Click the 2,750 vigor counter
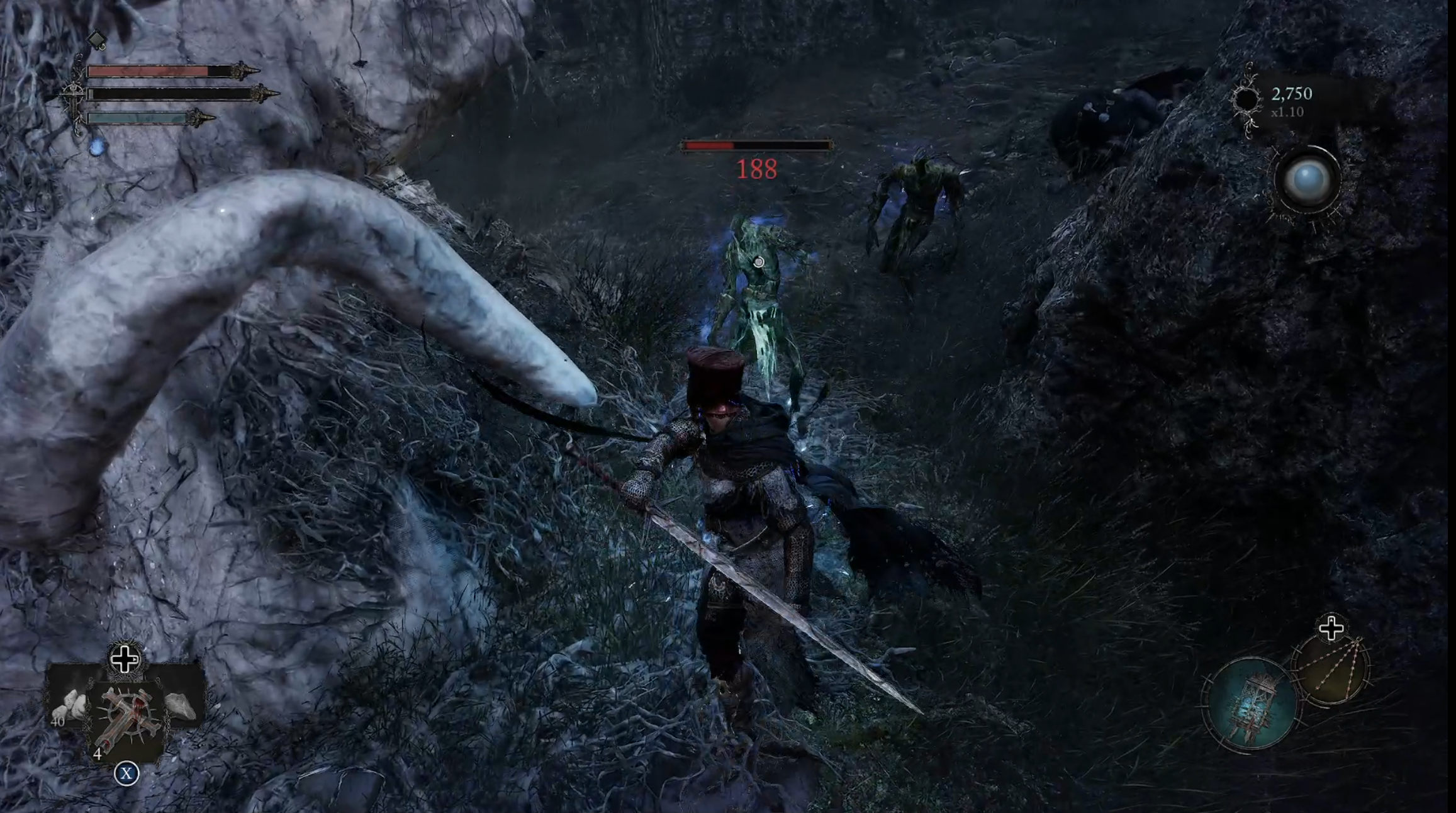This screenshot has width=1456, height=813. [1291, 94]
